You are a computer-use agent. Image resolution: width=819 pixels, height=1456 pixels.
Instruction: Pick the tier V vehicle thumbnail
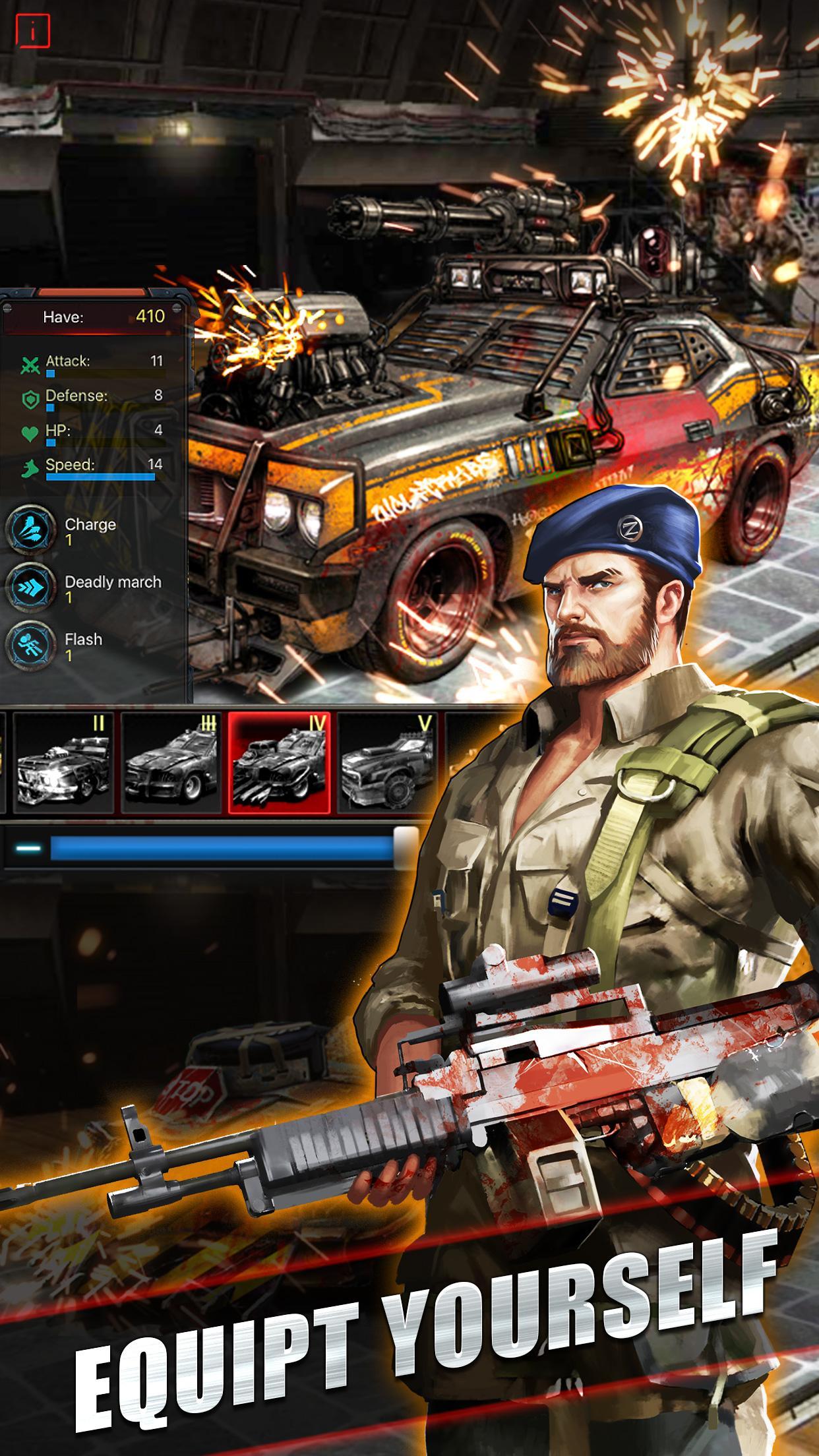(x=386, y=762)
